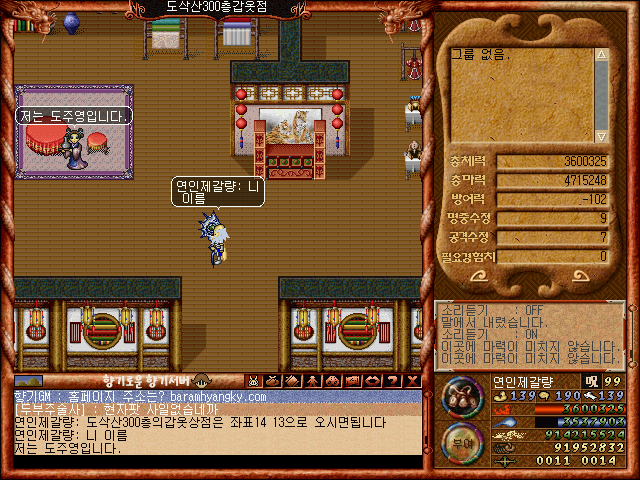Click the group list scroll-down arrow
640x480 pixels.
pyautogui.click(x=601, y=136)
